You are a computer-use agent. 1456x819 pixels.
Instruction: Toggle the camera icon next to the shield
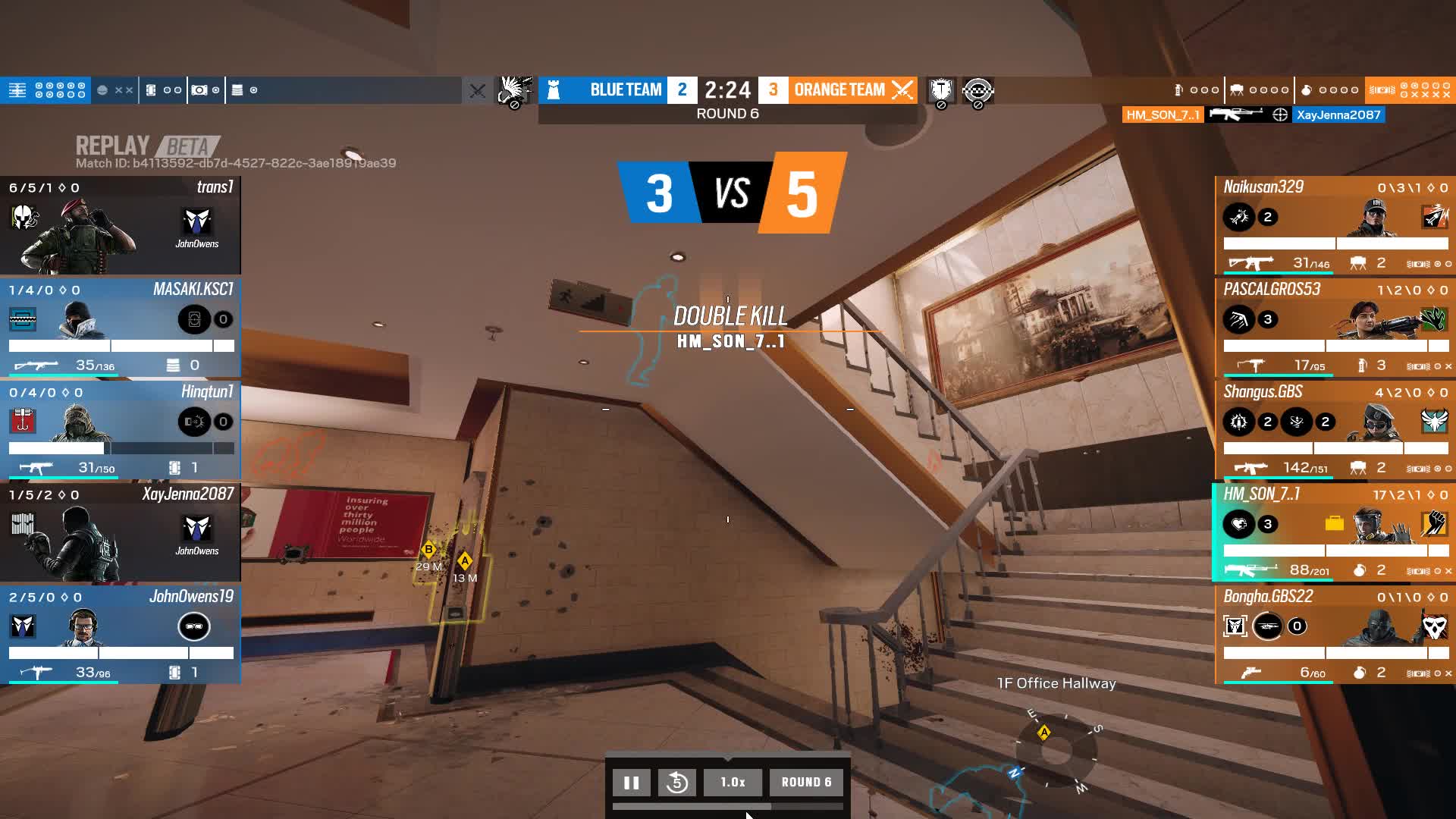(978, 89)
